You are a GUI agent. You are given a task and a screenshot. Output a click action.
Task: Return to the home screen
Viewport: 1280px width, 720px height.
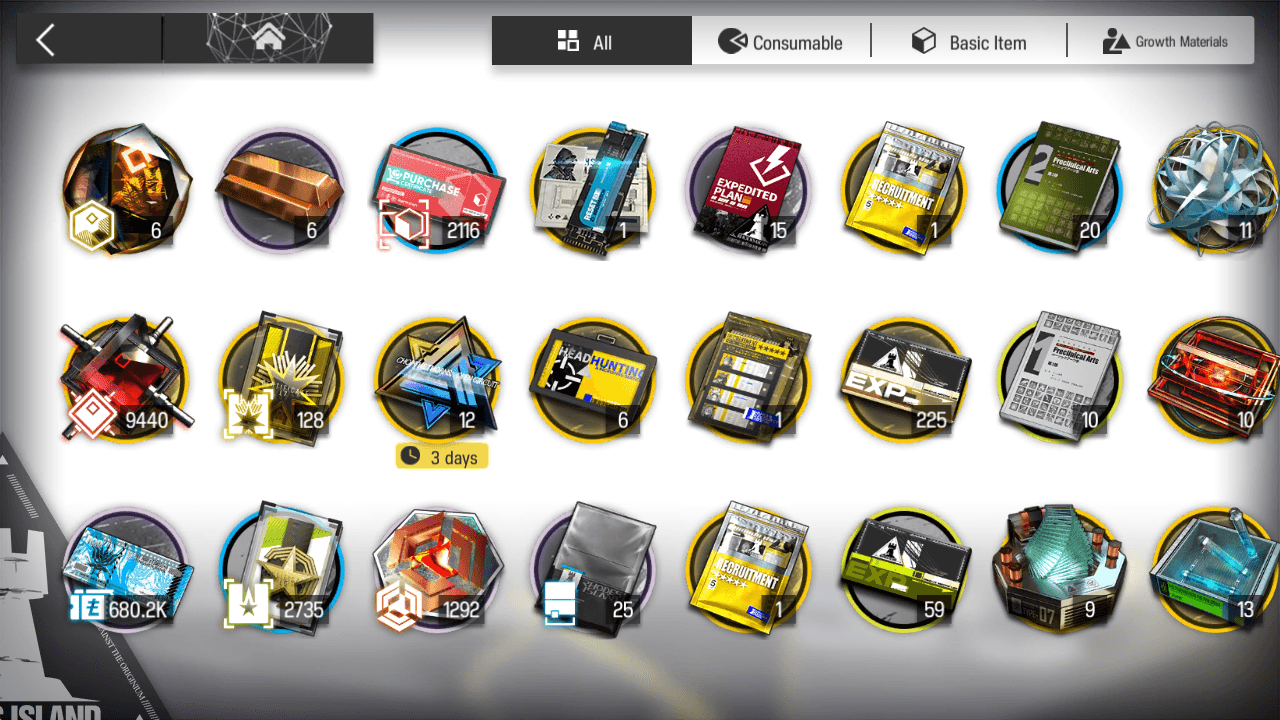[x=268, y=40]
